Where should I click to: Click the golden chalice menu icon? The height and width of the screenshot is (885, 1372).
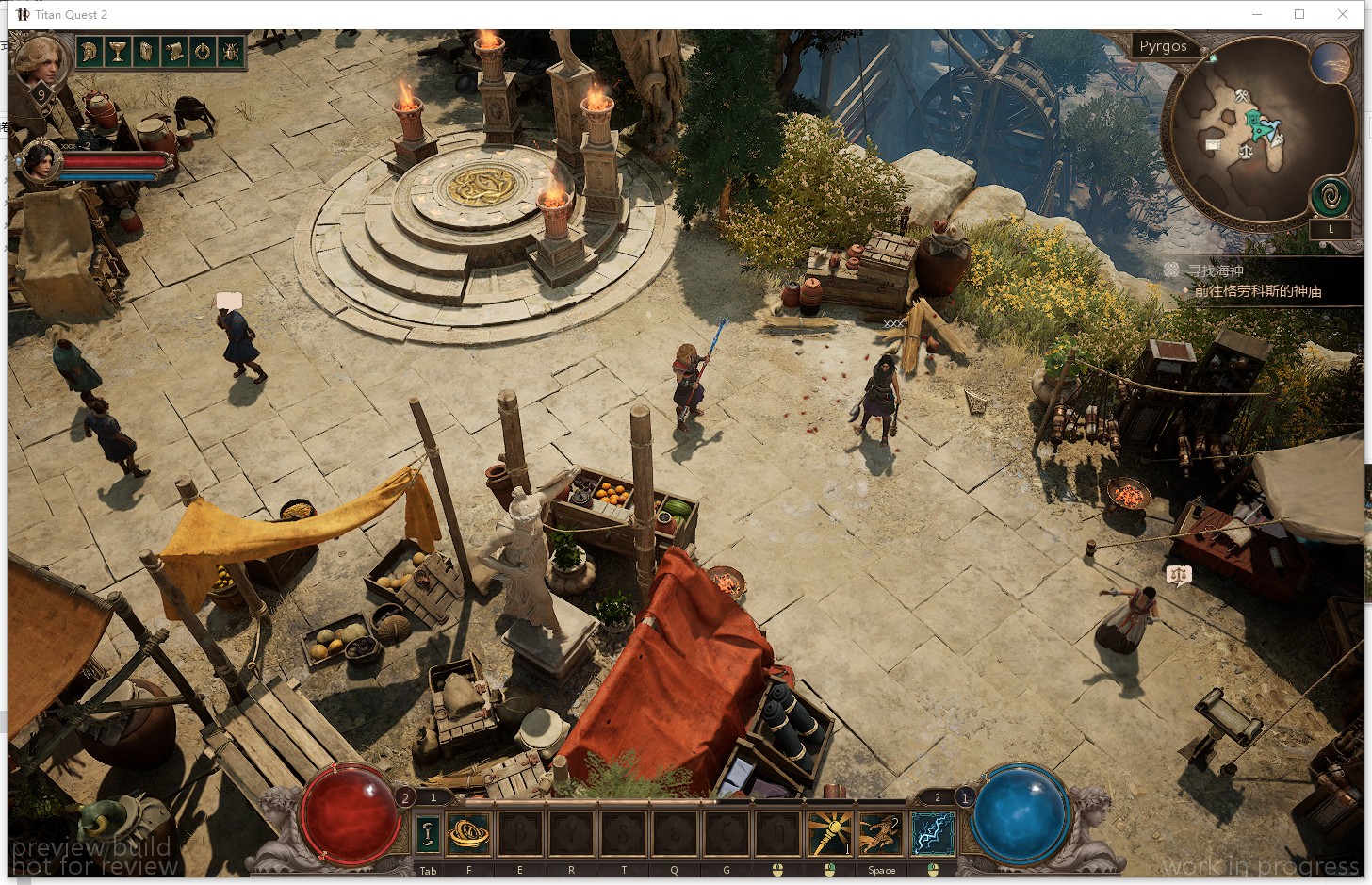(118, 52)
